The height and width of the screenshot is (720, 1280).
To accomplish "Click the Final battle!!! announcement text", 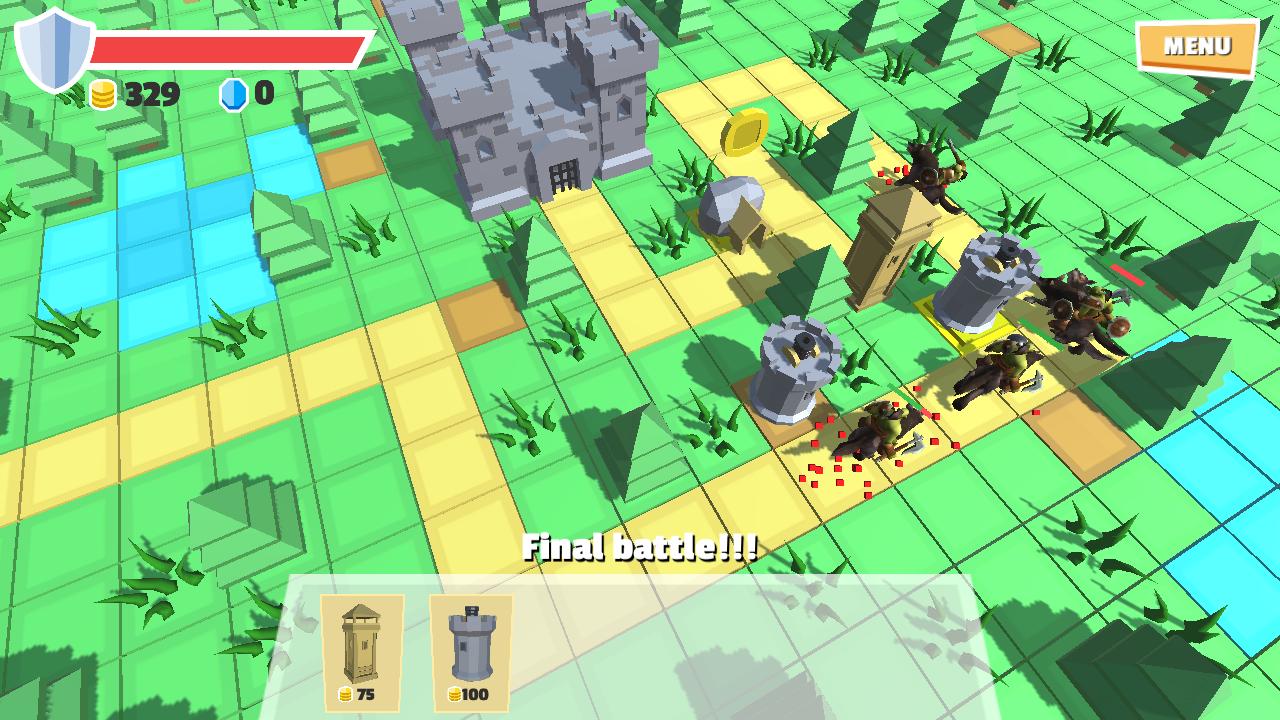I will coord(640,546).
